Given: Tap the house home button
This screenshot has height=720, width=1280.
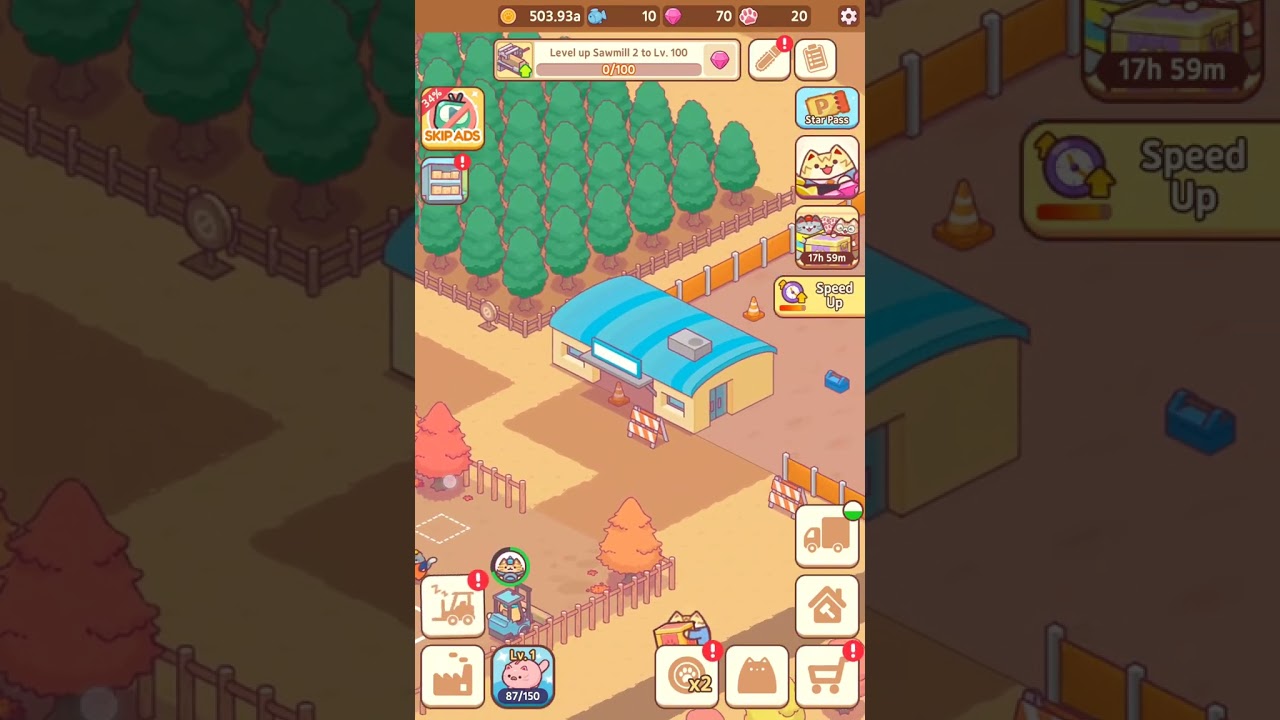Looking at the screenshot, I should pos(827,605).
